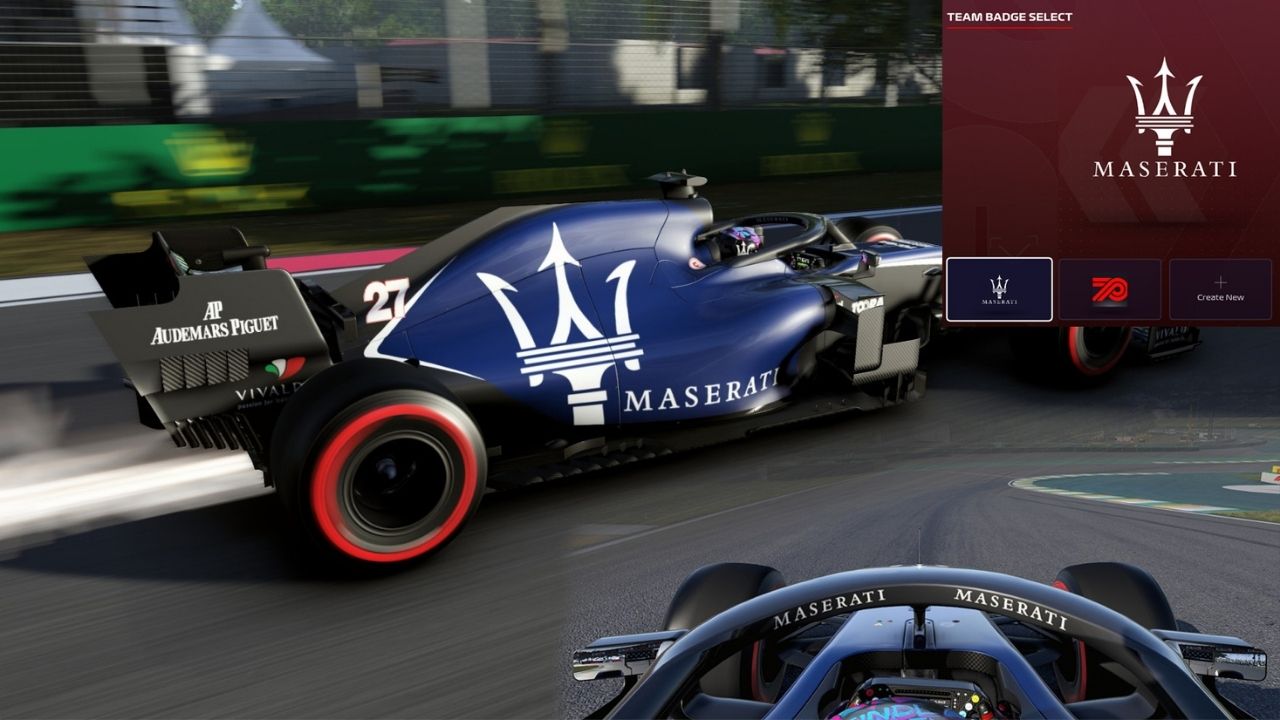
Task: Click the plus icon on Create New
Action: pos(1220,281)
